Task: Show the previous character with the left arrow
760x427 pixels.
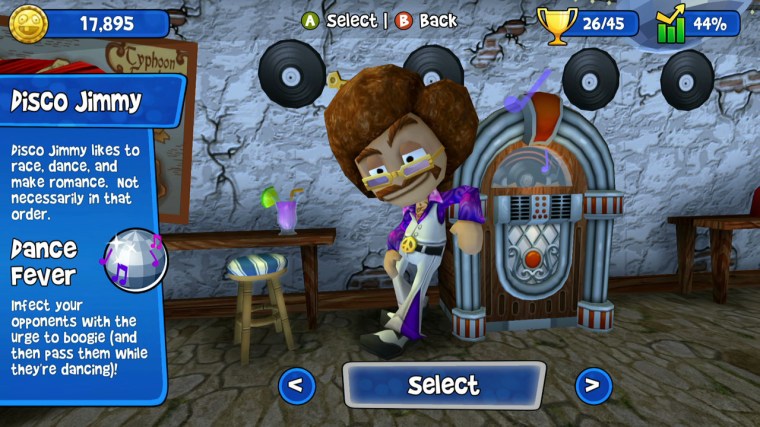Action: click(296, 385)
